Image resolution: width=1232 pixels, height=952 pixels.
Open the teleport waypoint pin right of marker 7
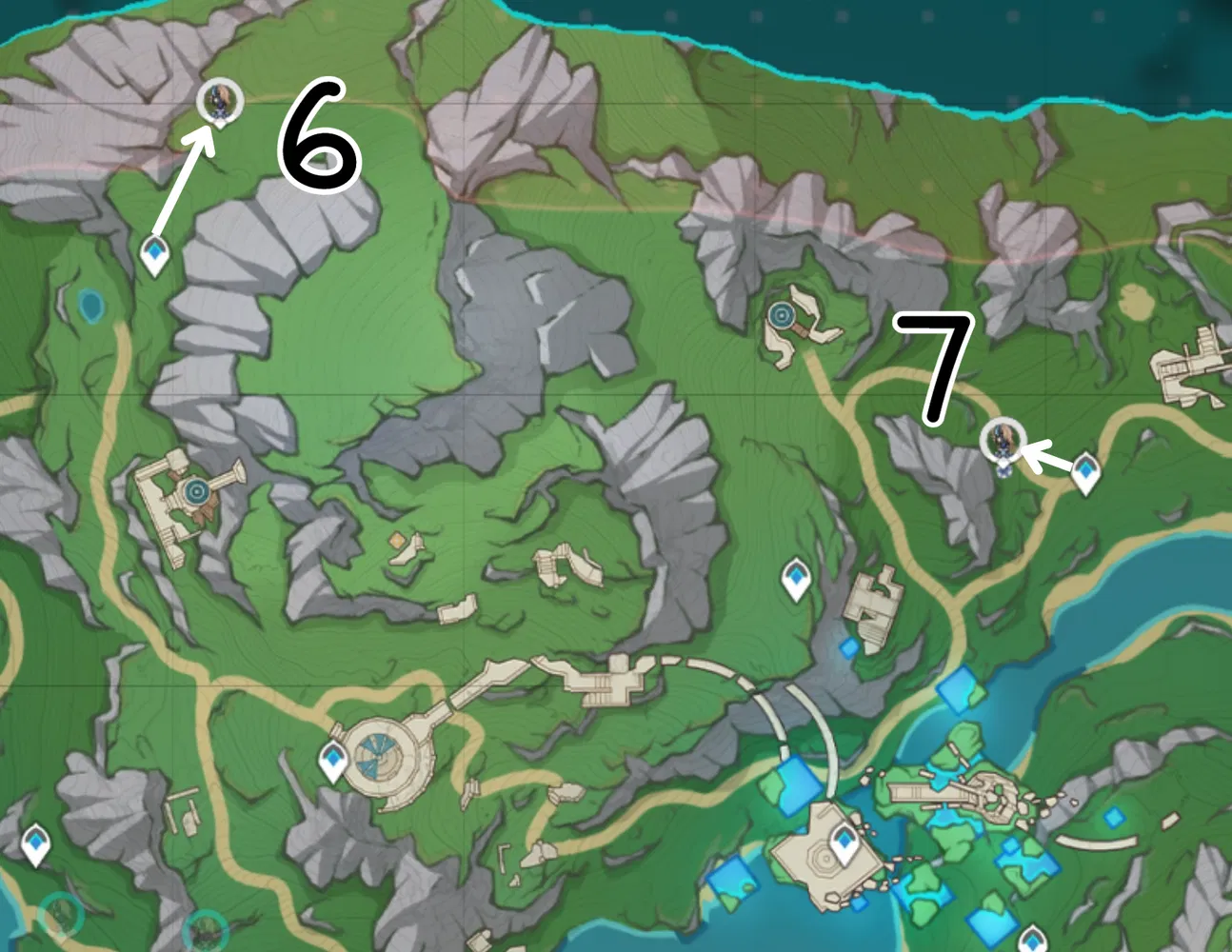coord(1086,466)
